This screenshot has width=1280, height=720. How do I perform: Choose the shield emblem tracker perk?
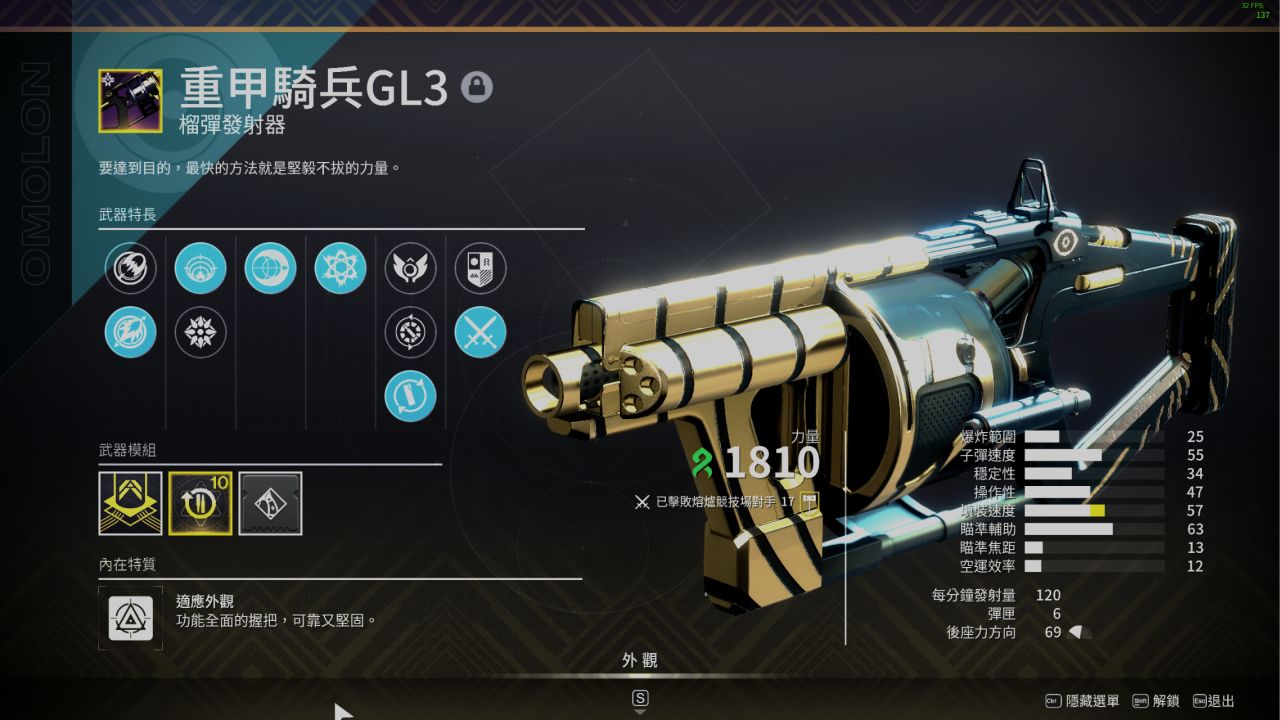tap(481, 268)
